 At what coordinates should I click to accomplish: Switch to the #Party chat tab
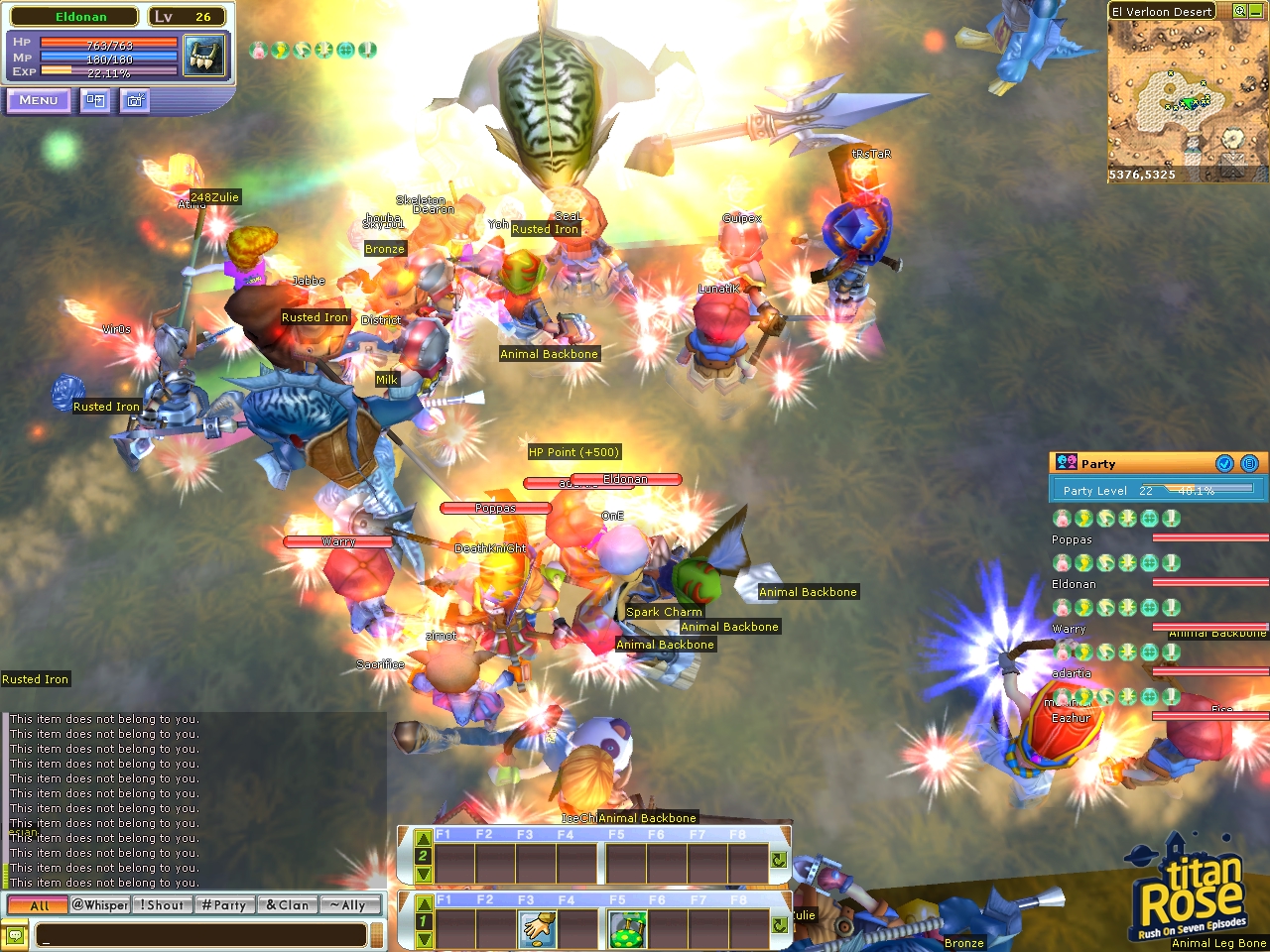tap(224, 904)
